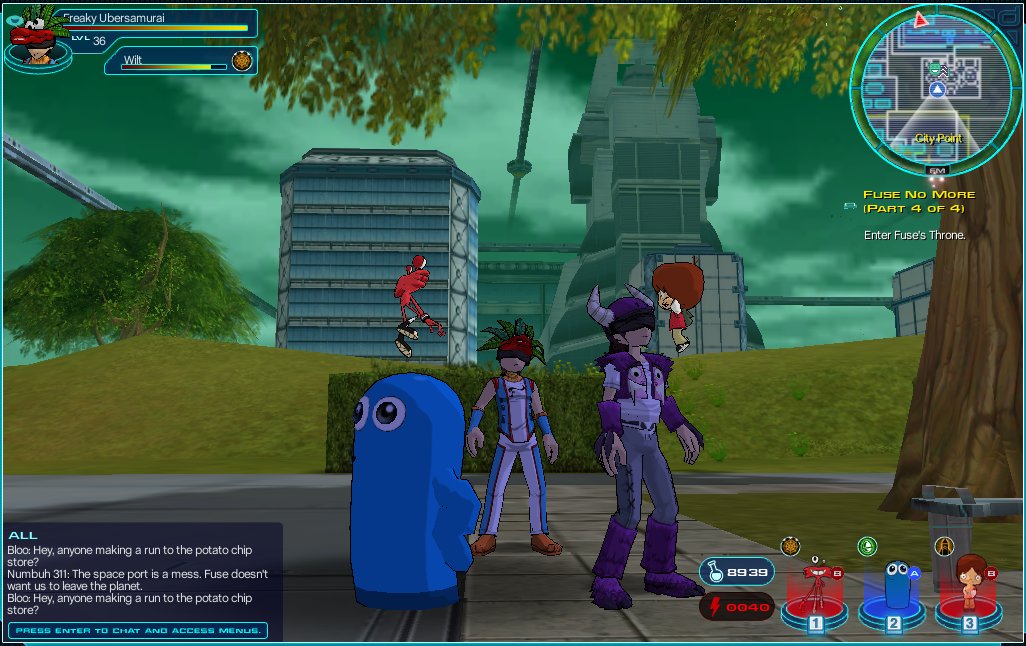Activate Frankie's orange power icon above slot 3
The height and width of the screenshot is (646, 1026).
coord(943,546)
